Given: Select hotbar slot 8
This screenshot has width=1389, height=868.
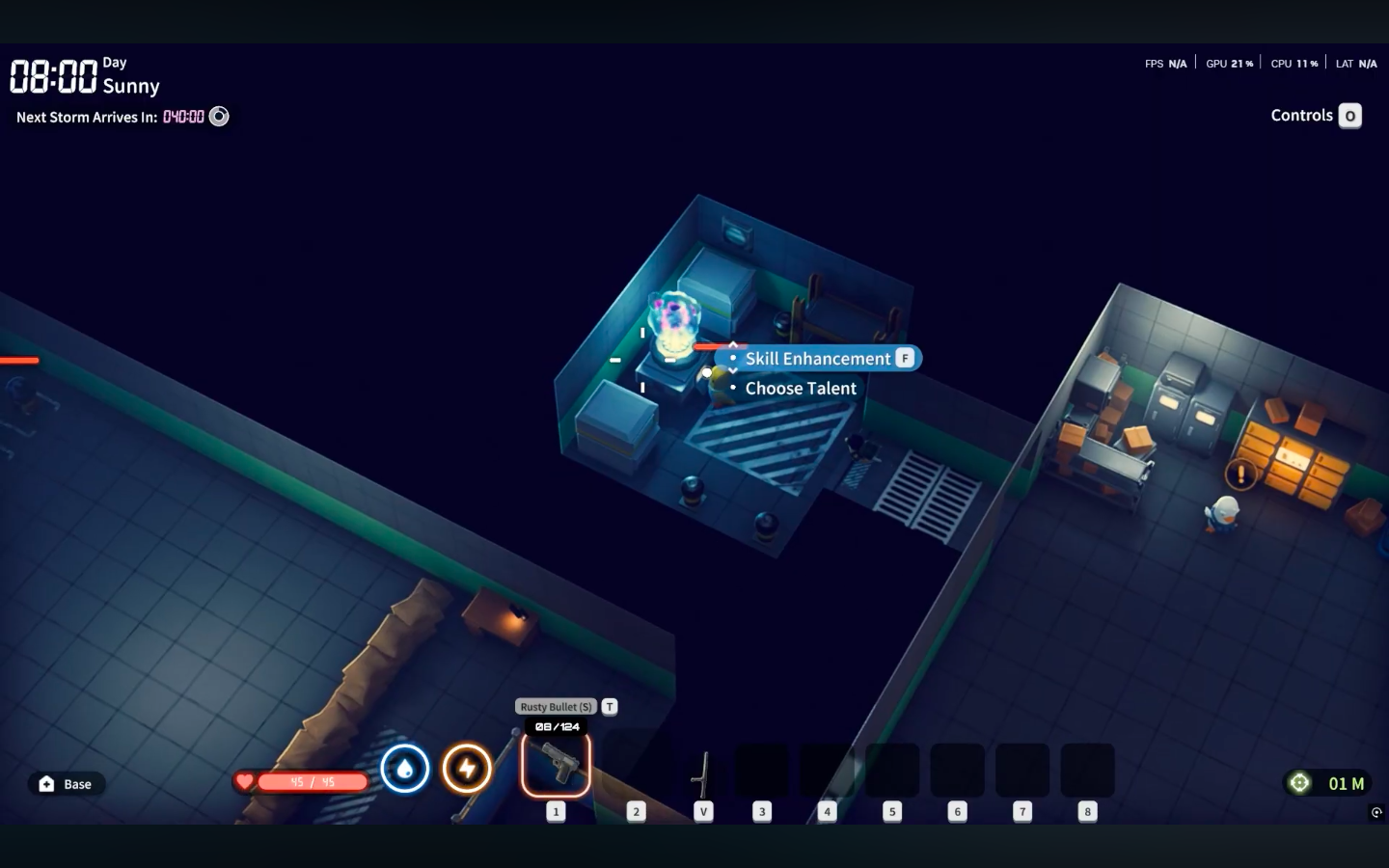Looking at the screenshot, I should click(1087, 770).
